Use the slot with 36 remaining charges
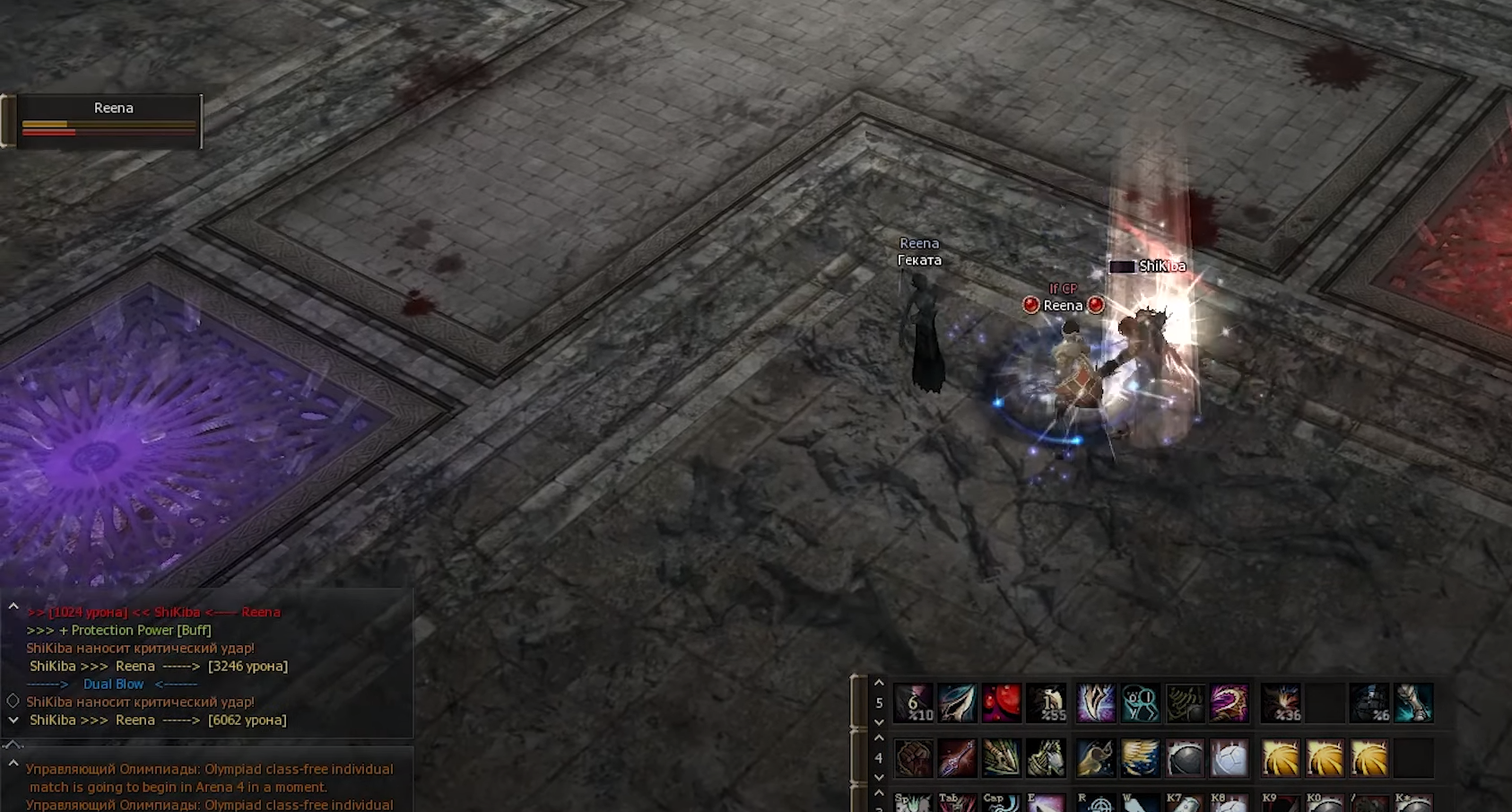 (x=1281, y=703)
